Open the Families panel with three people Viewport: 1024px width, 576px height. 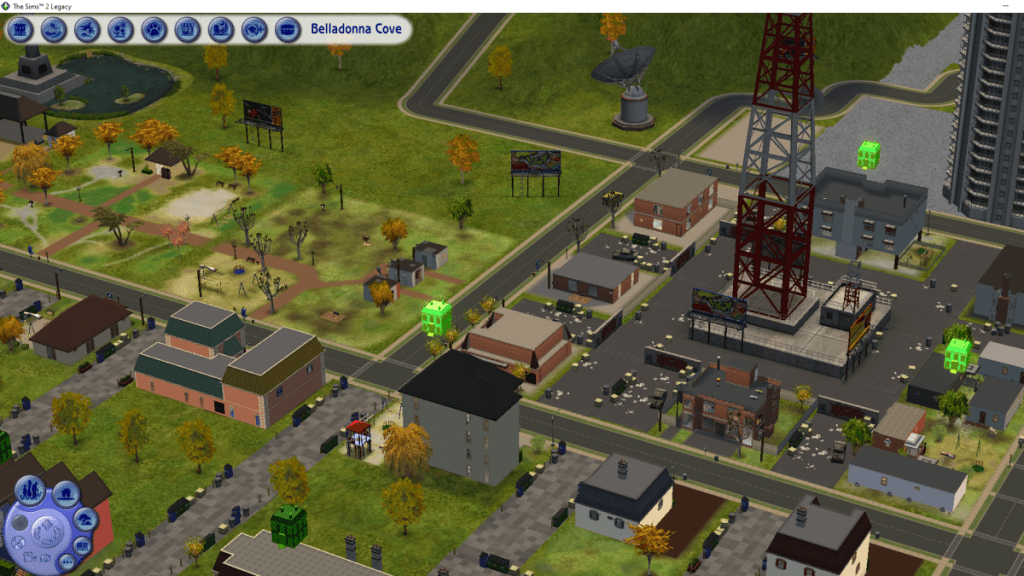click(x=28, y=492)
